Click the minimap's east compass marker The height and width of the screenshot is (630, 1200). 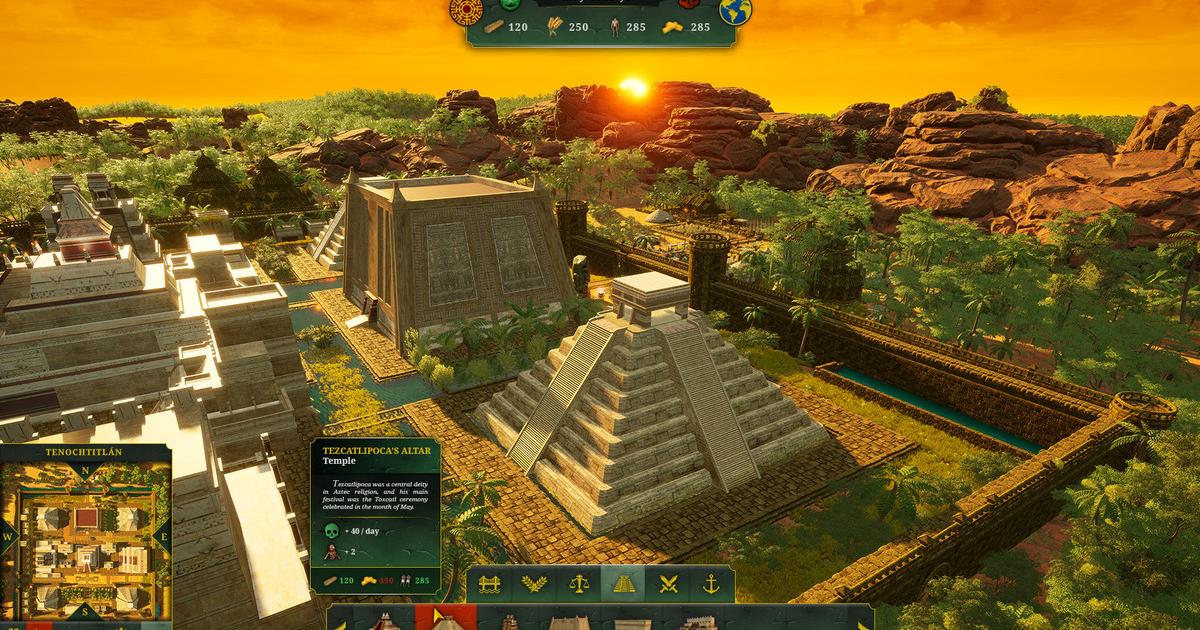click(165, 536)
